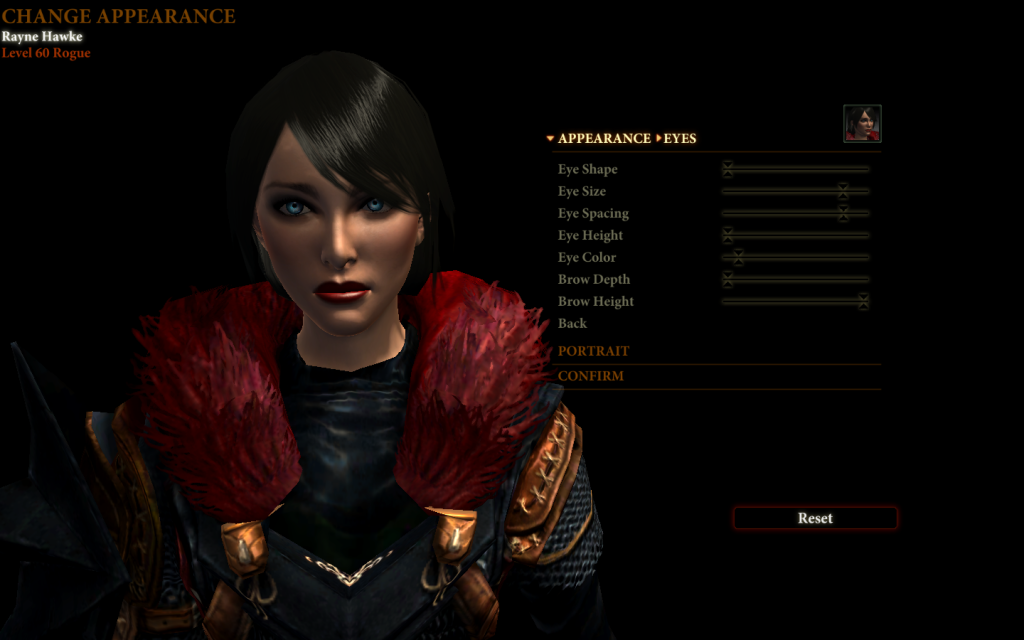
Task: Select the Eyes breadcrumb heading
Action: point(680,138)
